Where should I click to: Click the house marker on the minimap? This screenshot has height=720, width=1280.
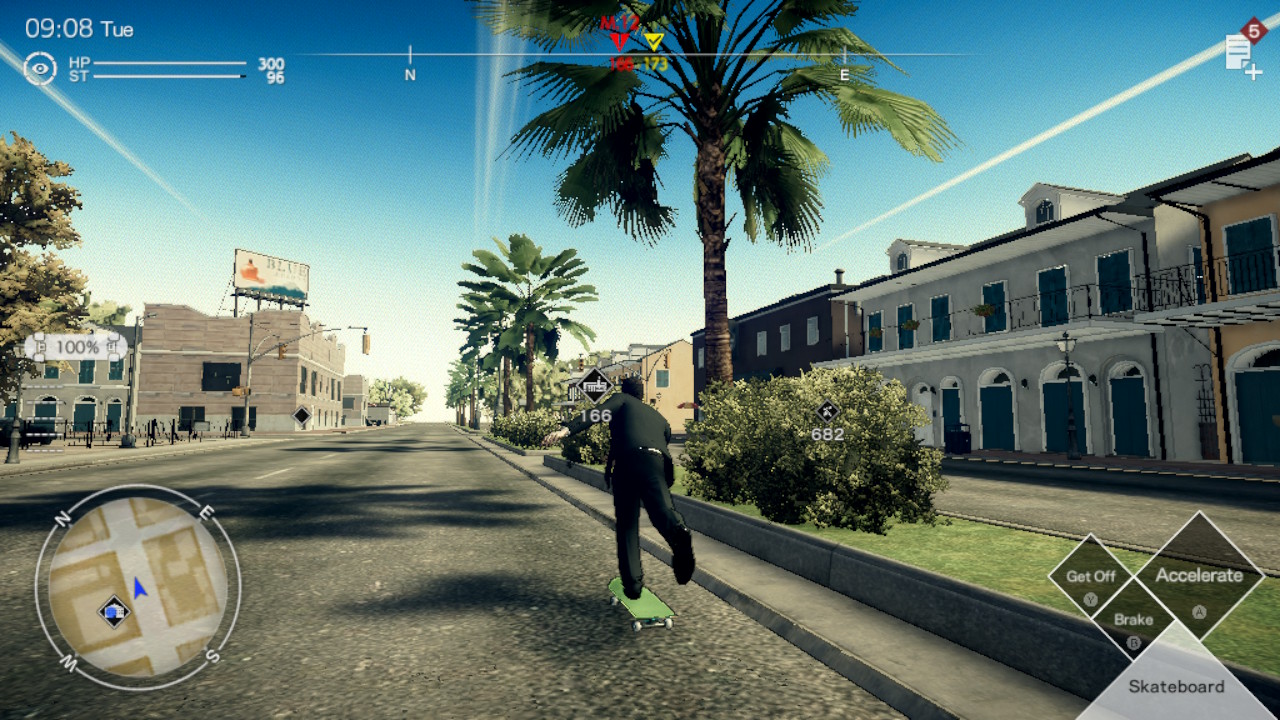click(114, 610)
